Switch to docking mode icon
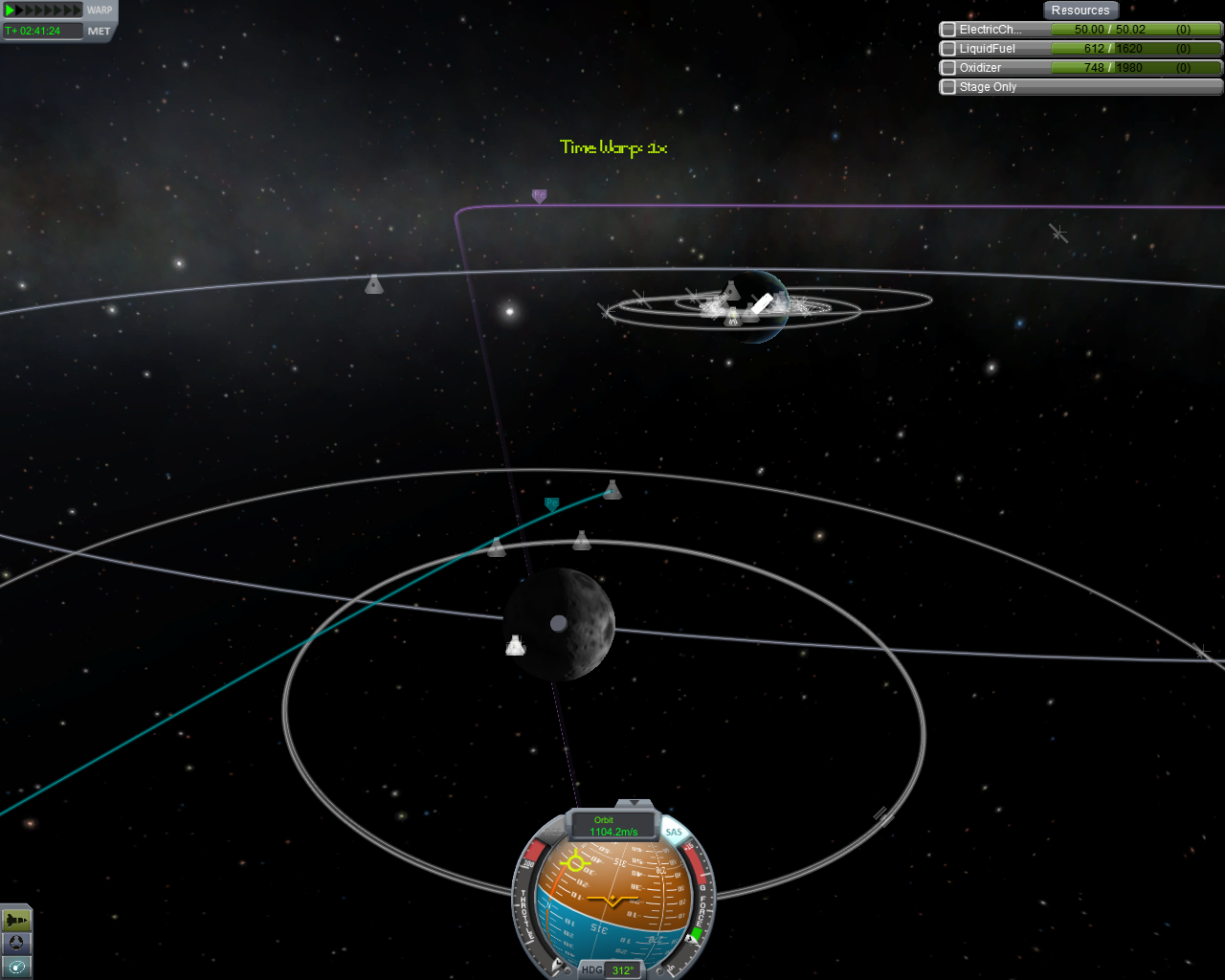The width and height of the screenshot is (1225, 980). coord(16,944)
